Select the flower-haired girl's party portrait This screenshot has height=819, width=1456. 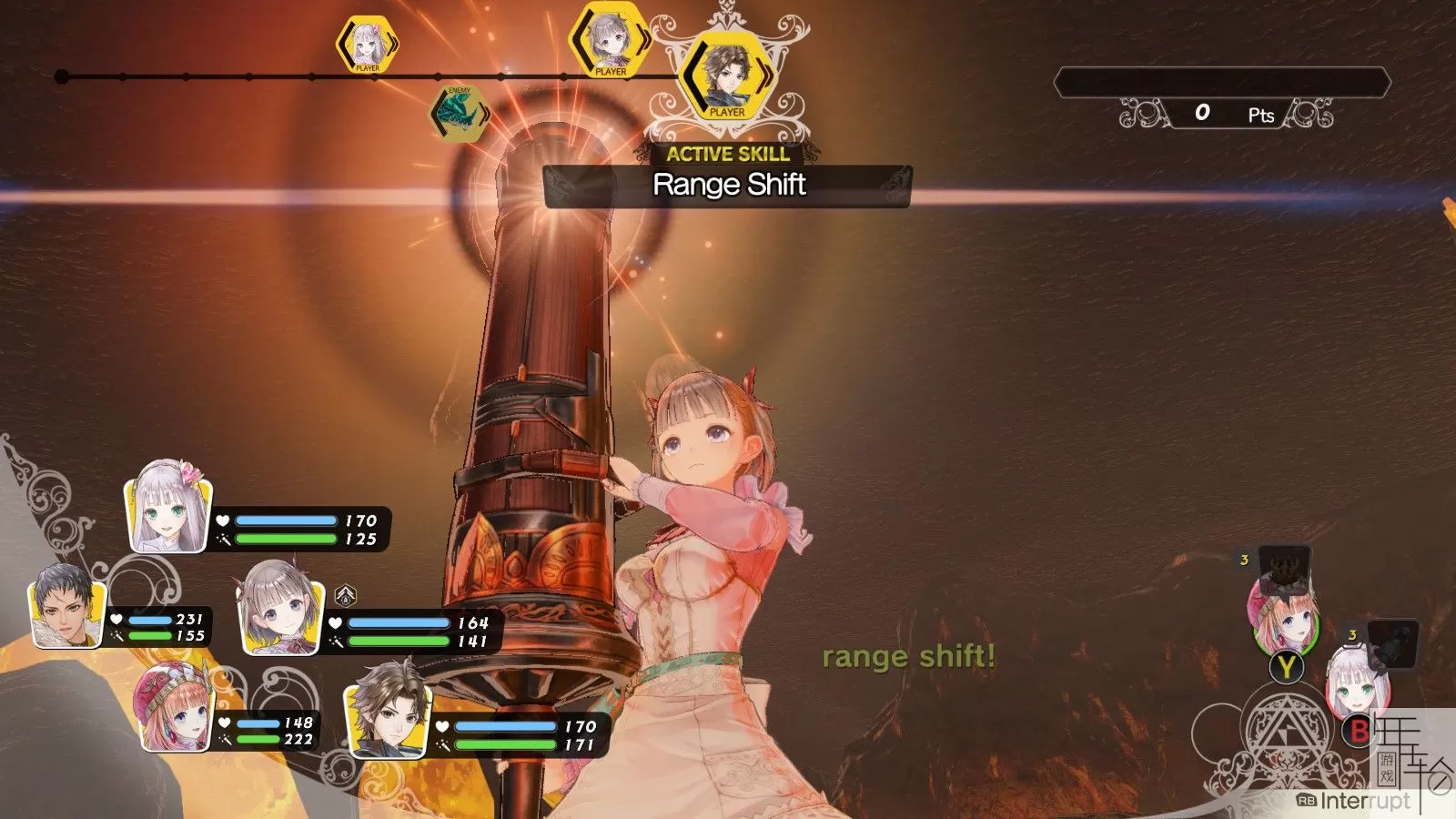coord(168,508)
